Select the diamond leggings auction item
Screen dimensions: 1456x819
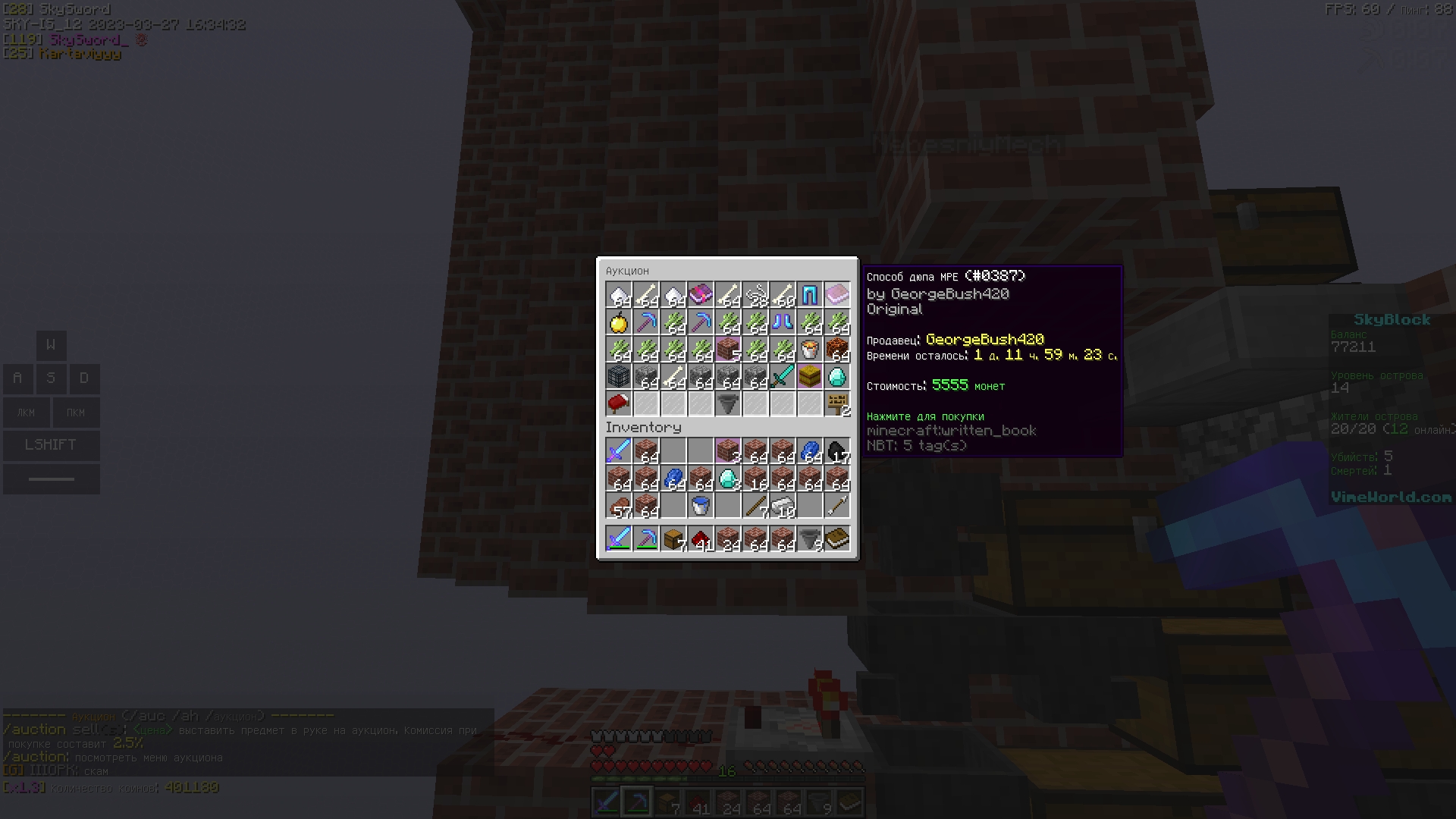(810, 295)
